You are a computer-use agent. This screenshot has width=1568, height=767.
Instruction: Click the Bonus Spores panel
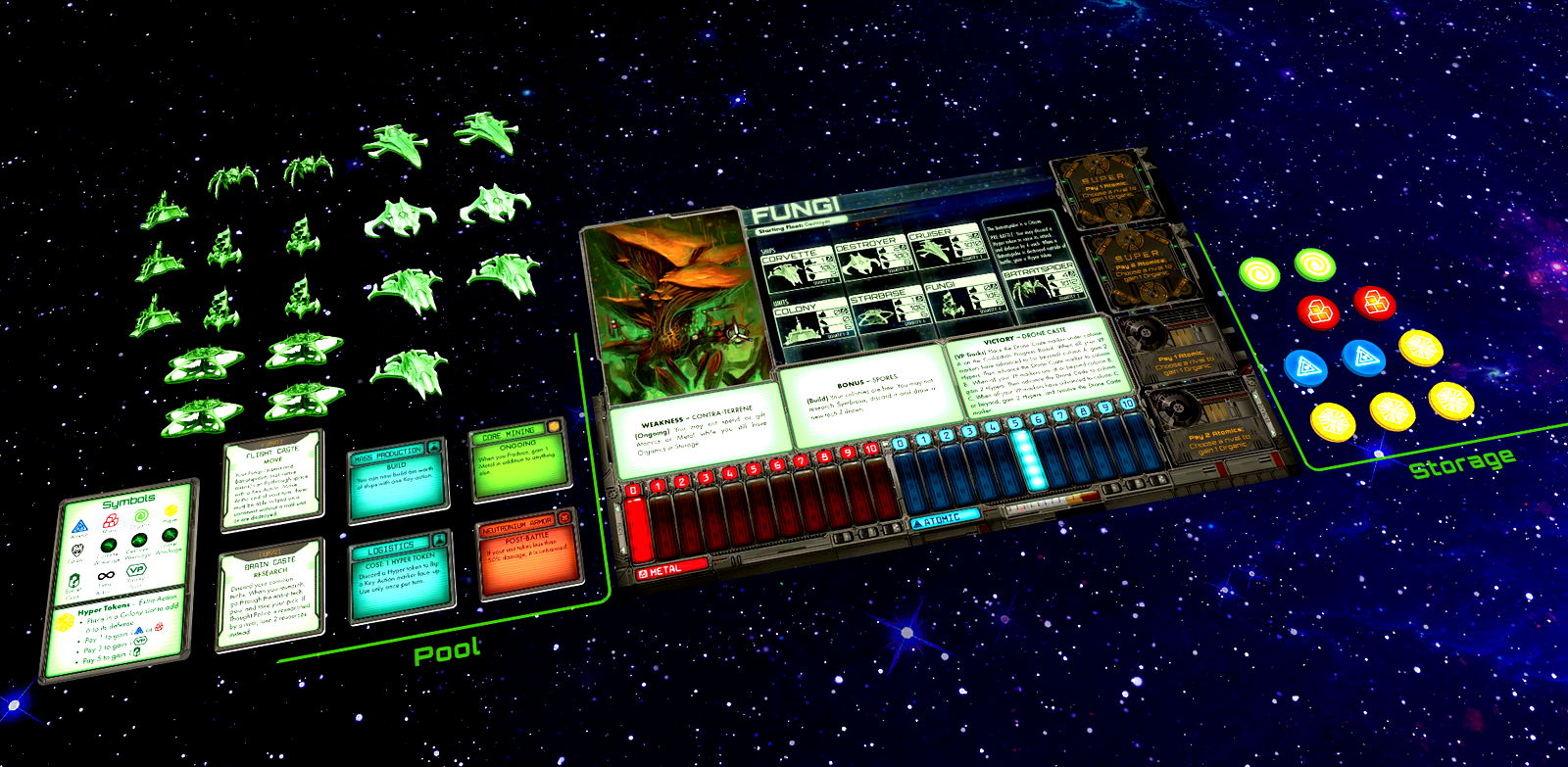[x=865, y=393]
